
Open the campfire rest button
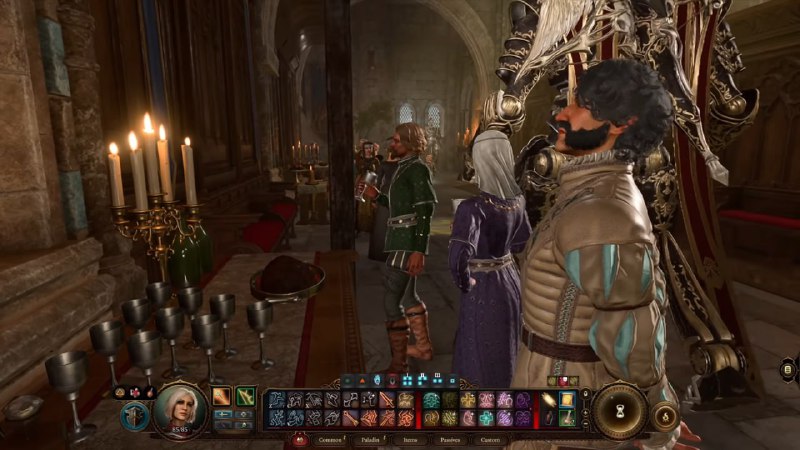tap(665, 415)
